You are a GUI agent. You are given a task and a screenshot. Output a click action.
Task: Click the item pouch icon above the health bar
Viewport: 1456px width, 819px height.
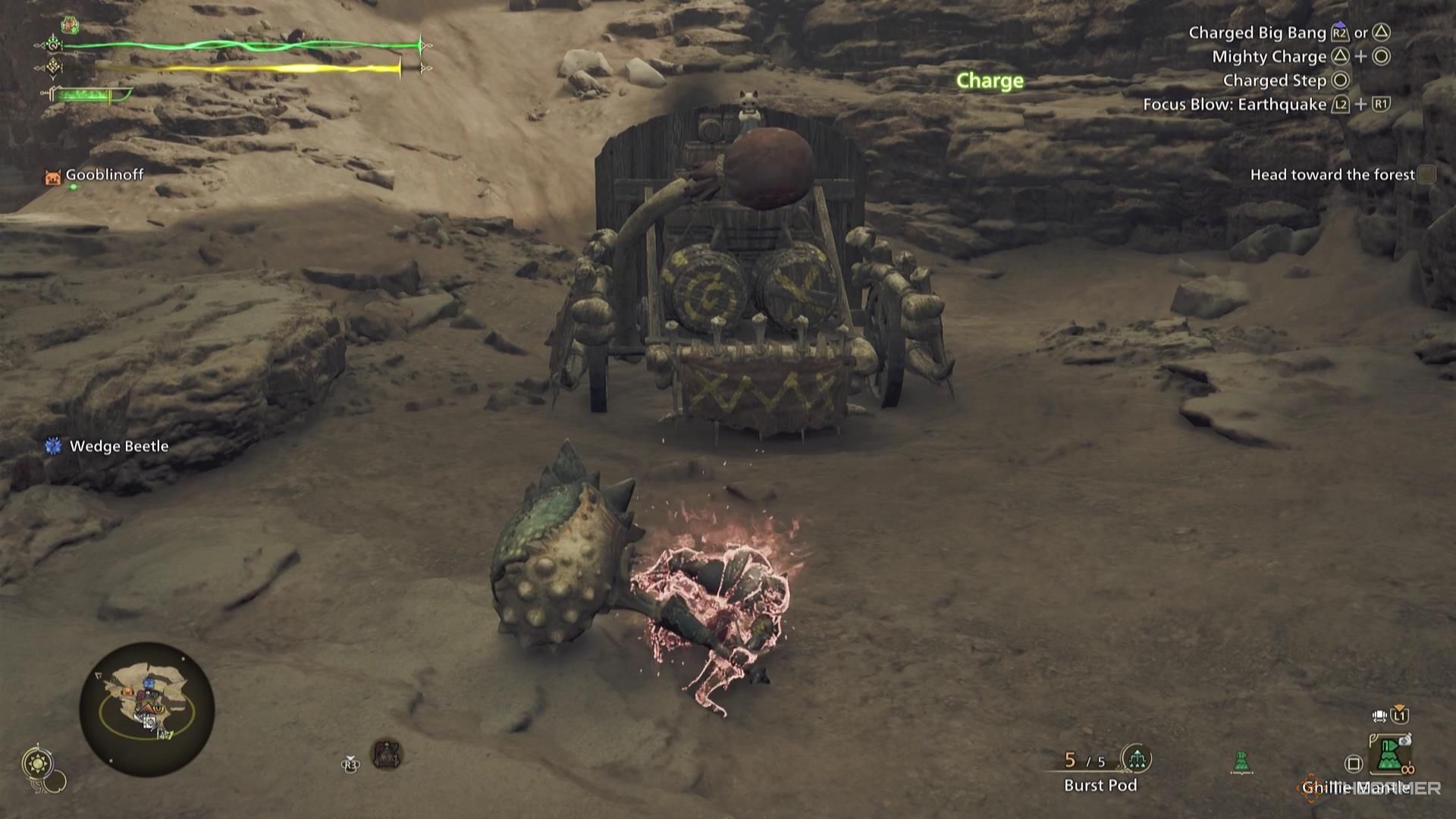coord(70,25)
